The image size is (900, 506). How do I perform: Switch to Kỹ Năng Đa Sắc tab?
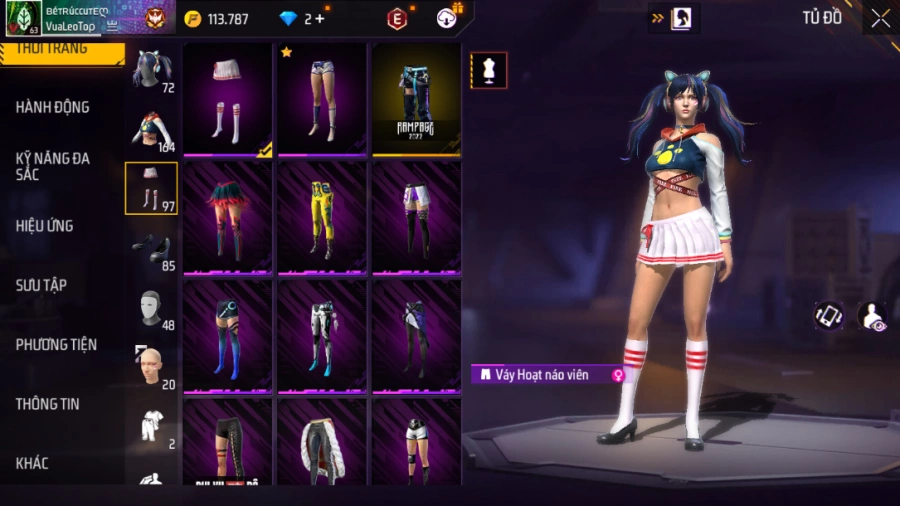52,166
